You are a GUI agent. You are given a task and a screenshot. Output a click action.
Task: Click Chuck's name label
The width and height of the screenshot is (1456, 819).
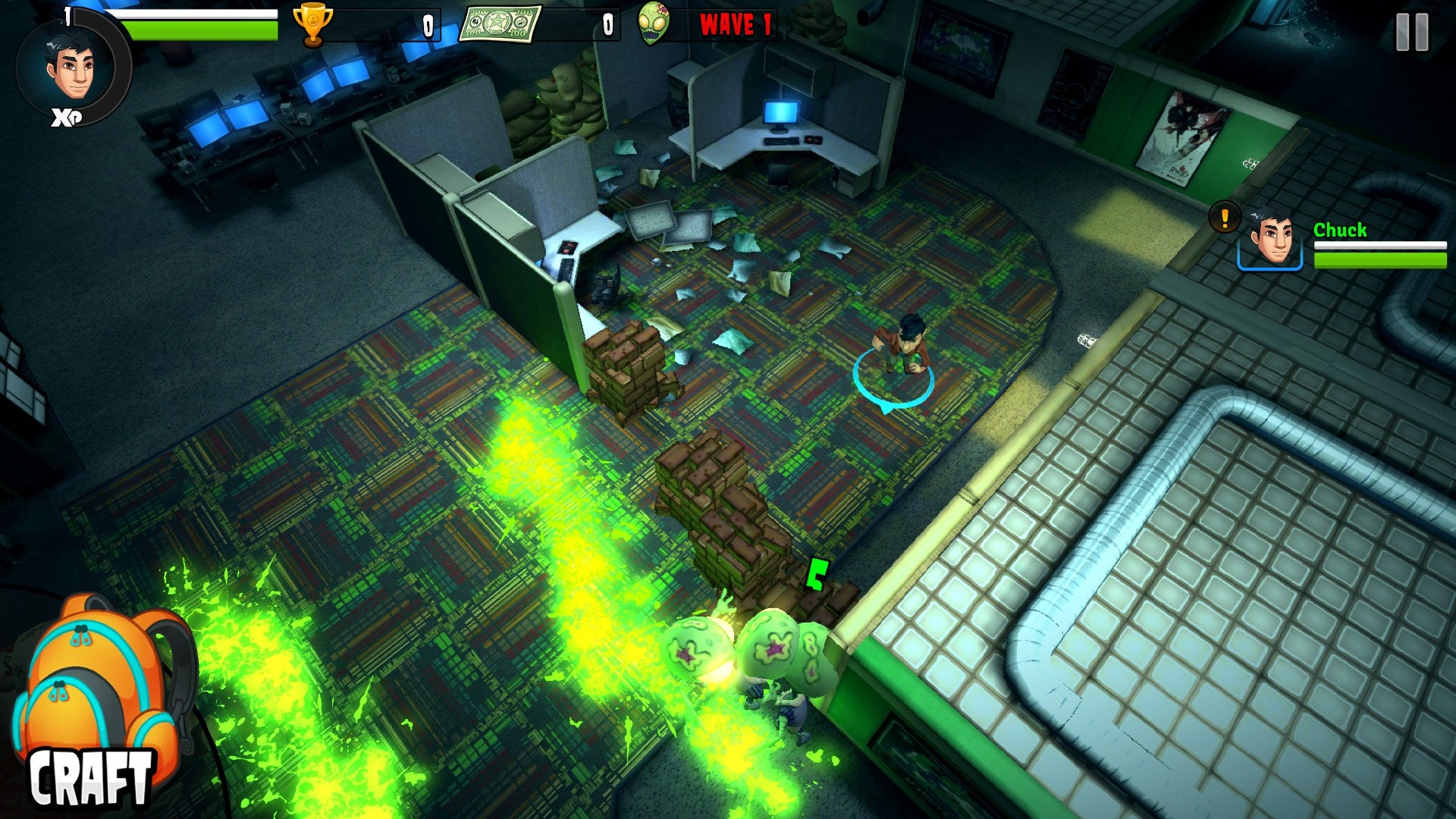(1339, 230)
